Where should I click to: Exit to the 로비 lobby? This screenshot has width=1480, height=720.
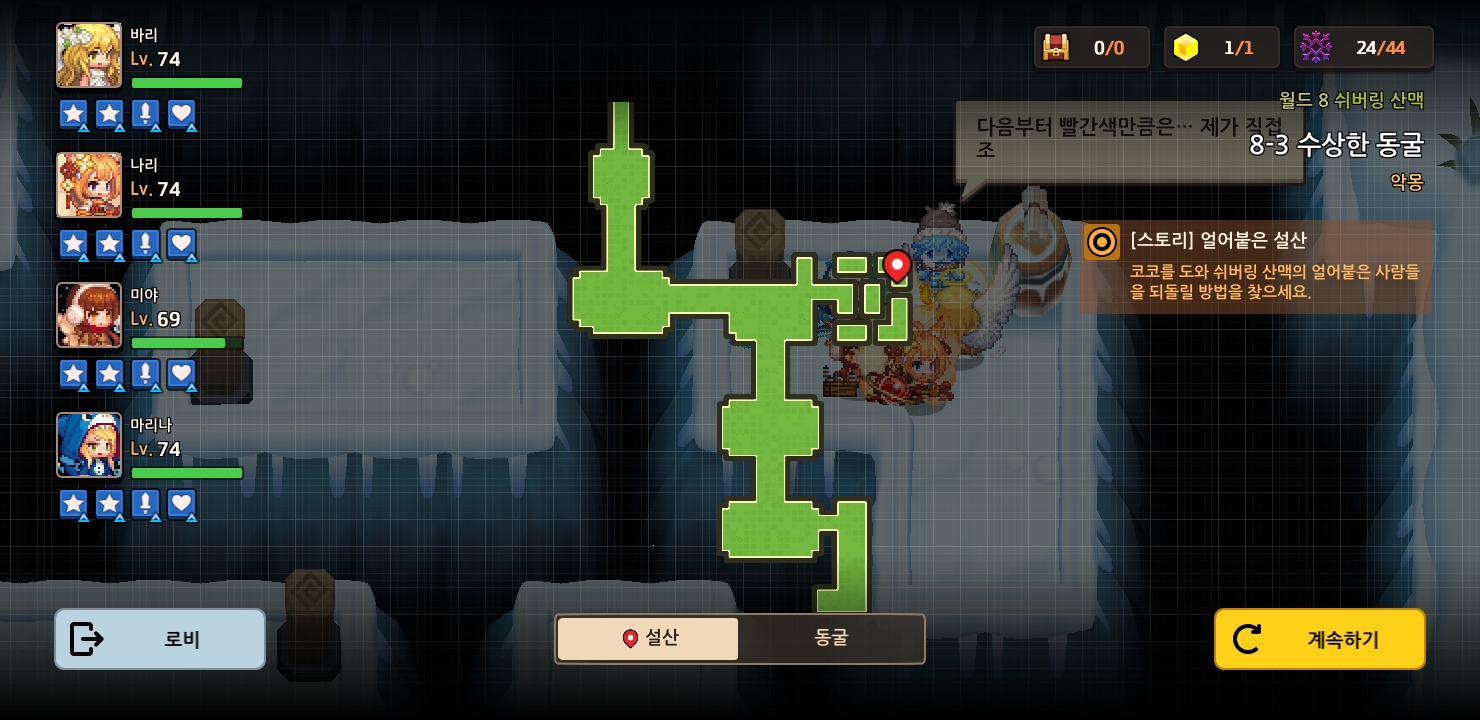tap(160, 639)
